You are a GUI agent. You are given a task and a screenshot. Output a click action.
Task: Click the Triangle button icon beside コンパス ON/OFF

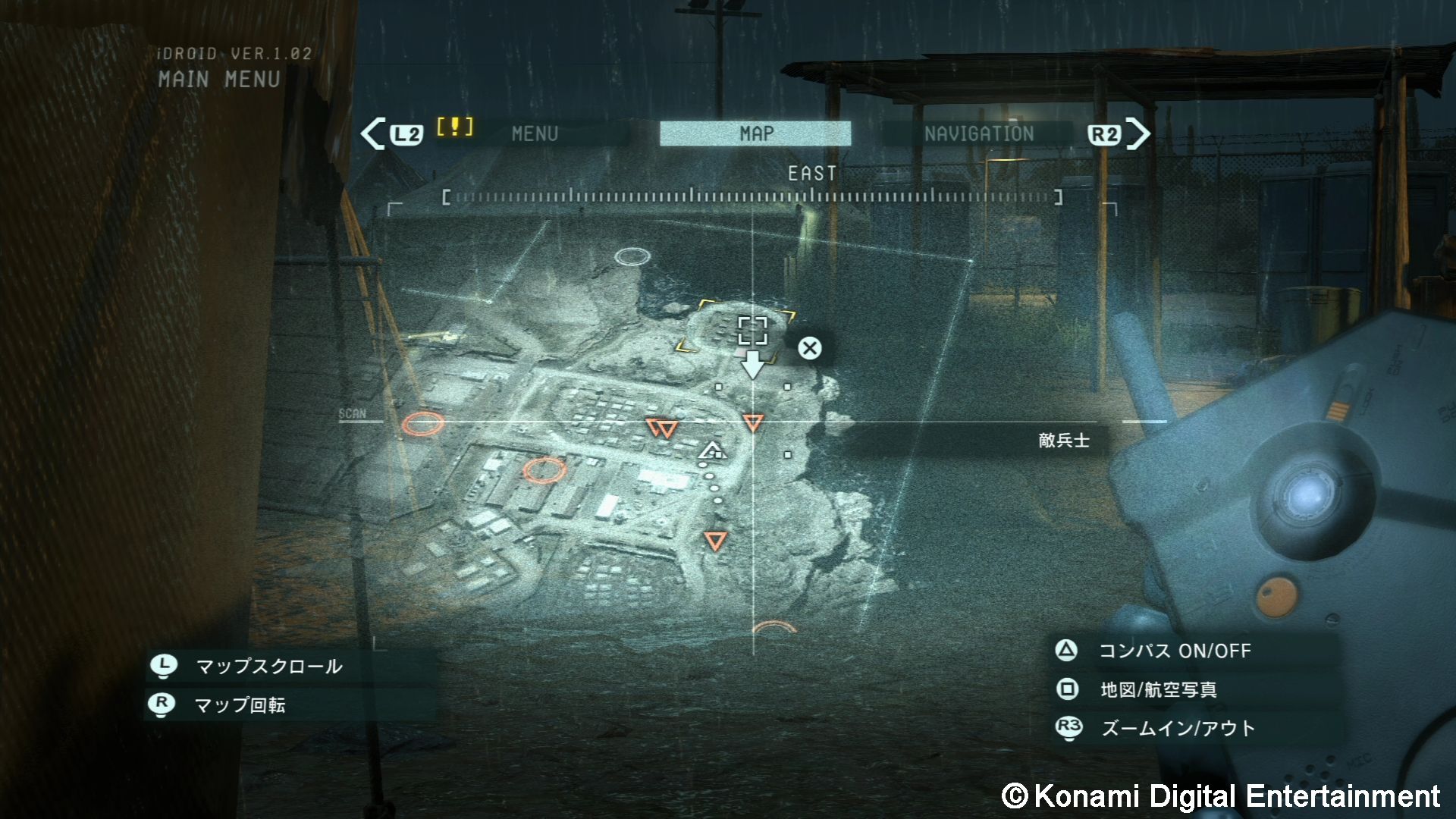[x=1067, y=651]
